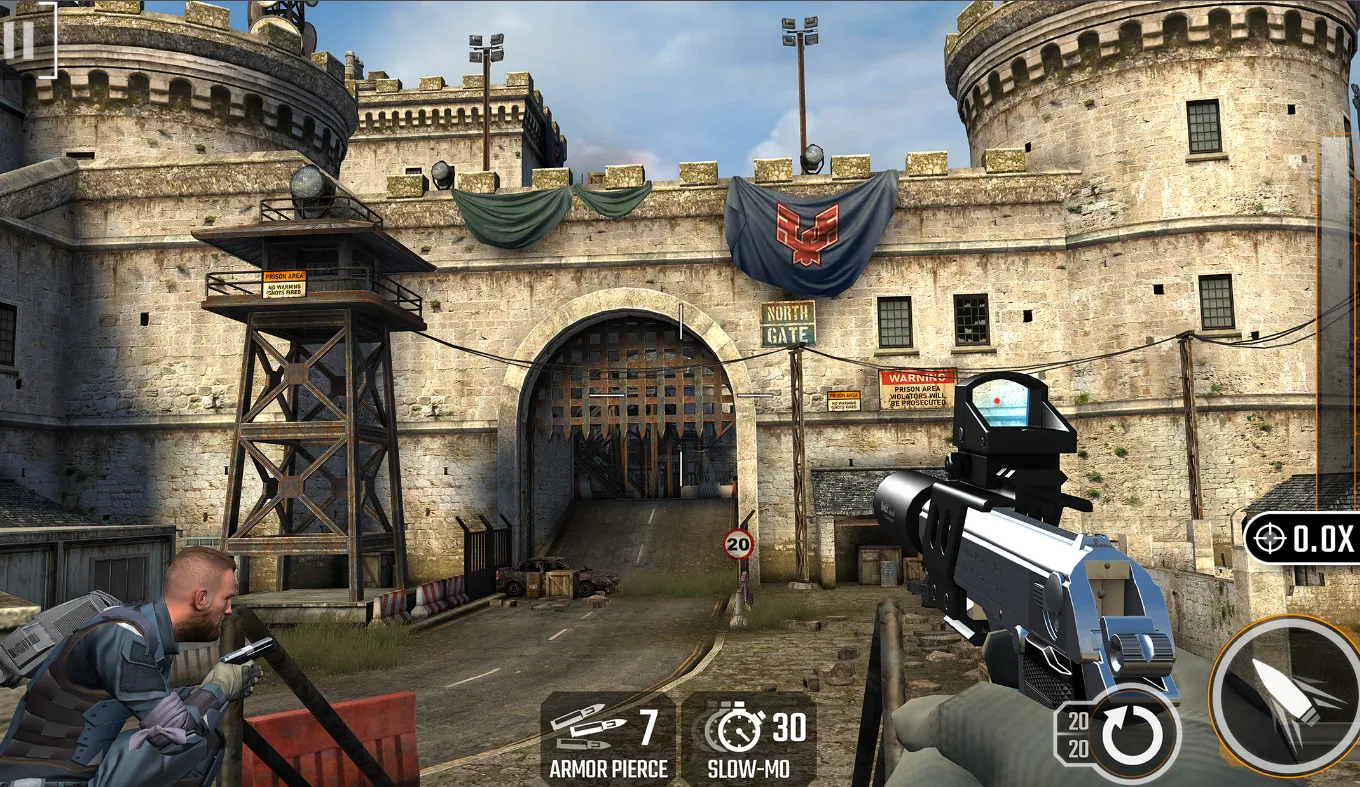Activate the Armor Pierce ammo

608,738
